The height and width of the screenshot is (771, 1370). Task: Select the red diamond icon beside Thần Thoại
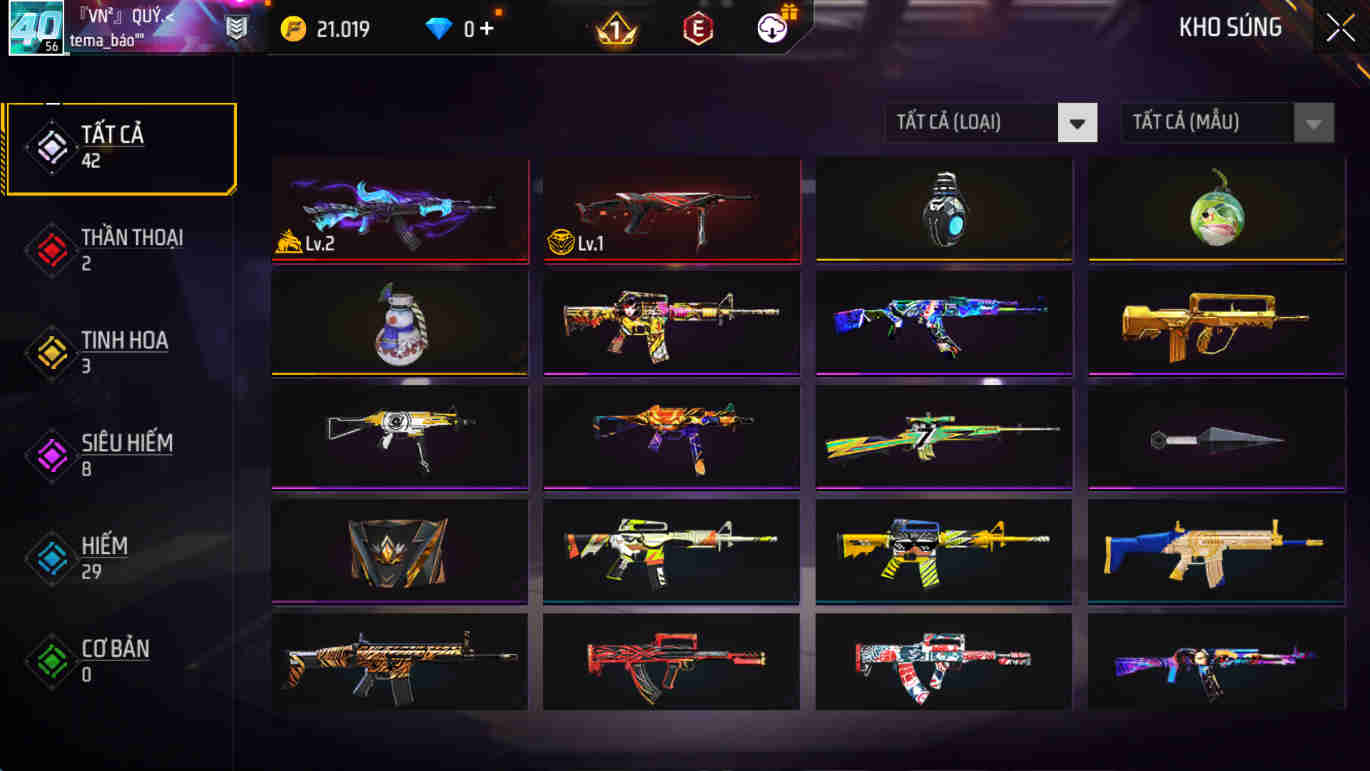(x=50, y=248)
